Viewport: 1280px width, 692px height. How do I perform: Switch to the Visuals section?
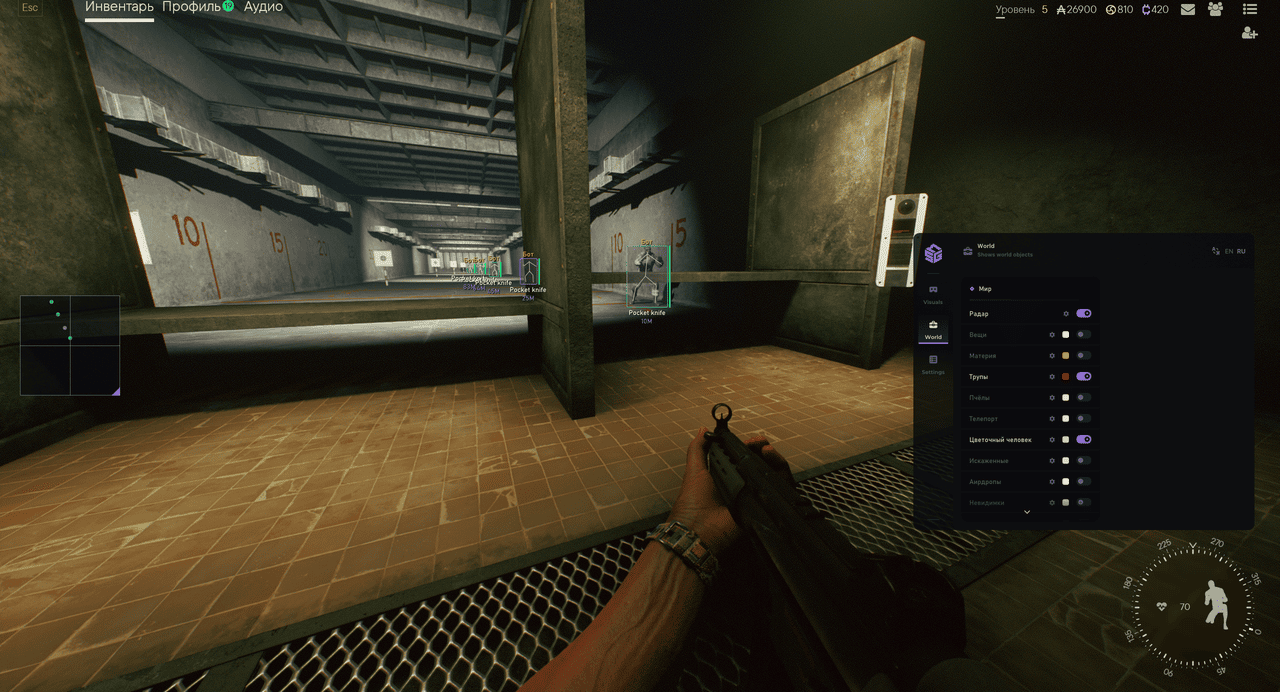coord(933,294)
